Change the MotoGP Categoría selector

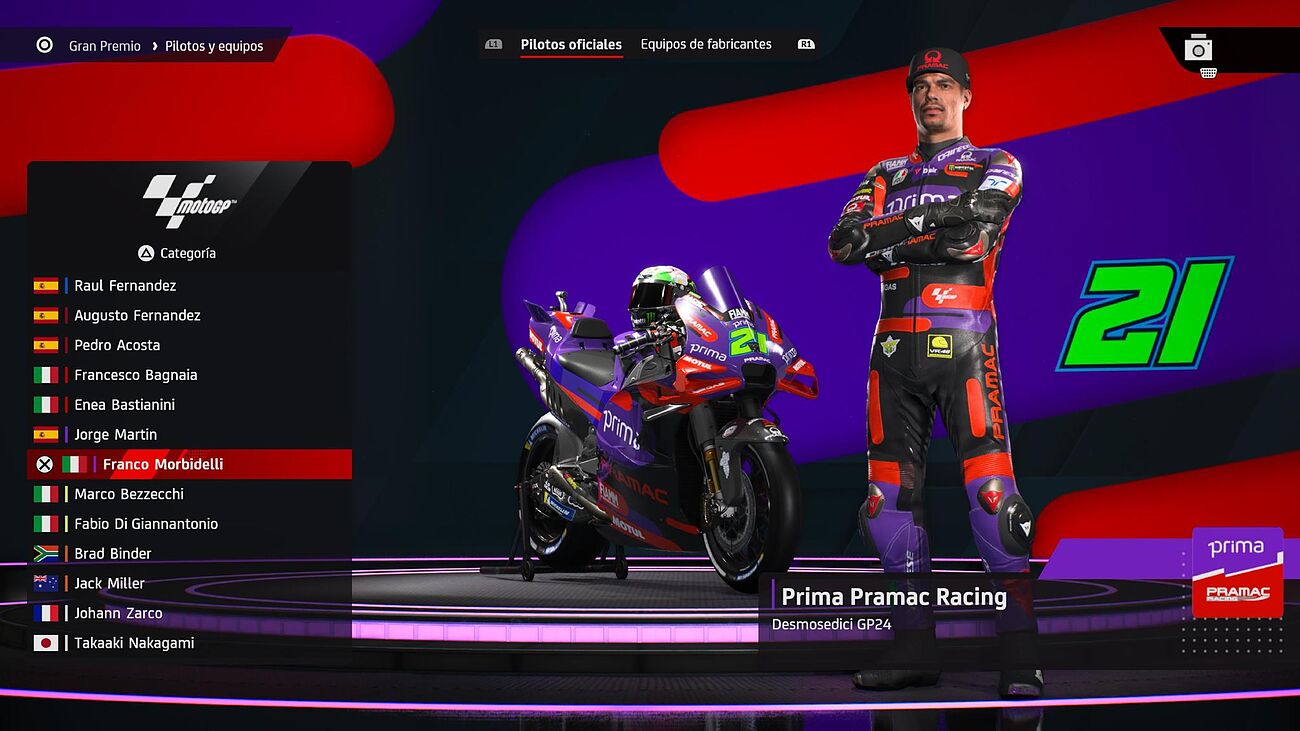click(x=178, y=253)
